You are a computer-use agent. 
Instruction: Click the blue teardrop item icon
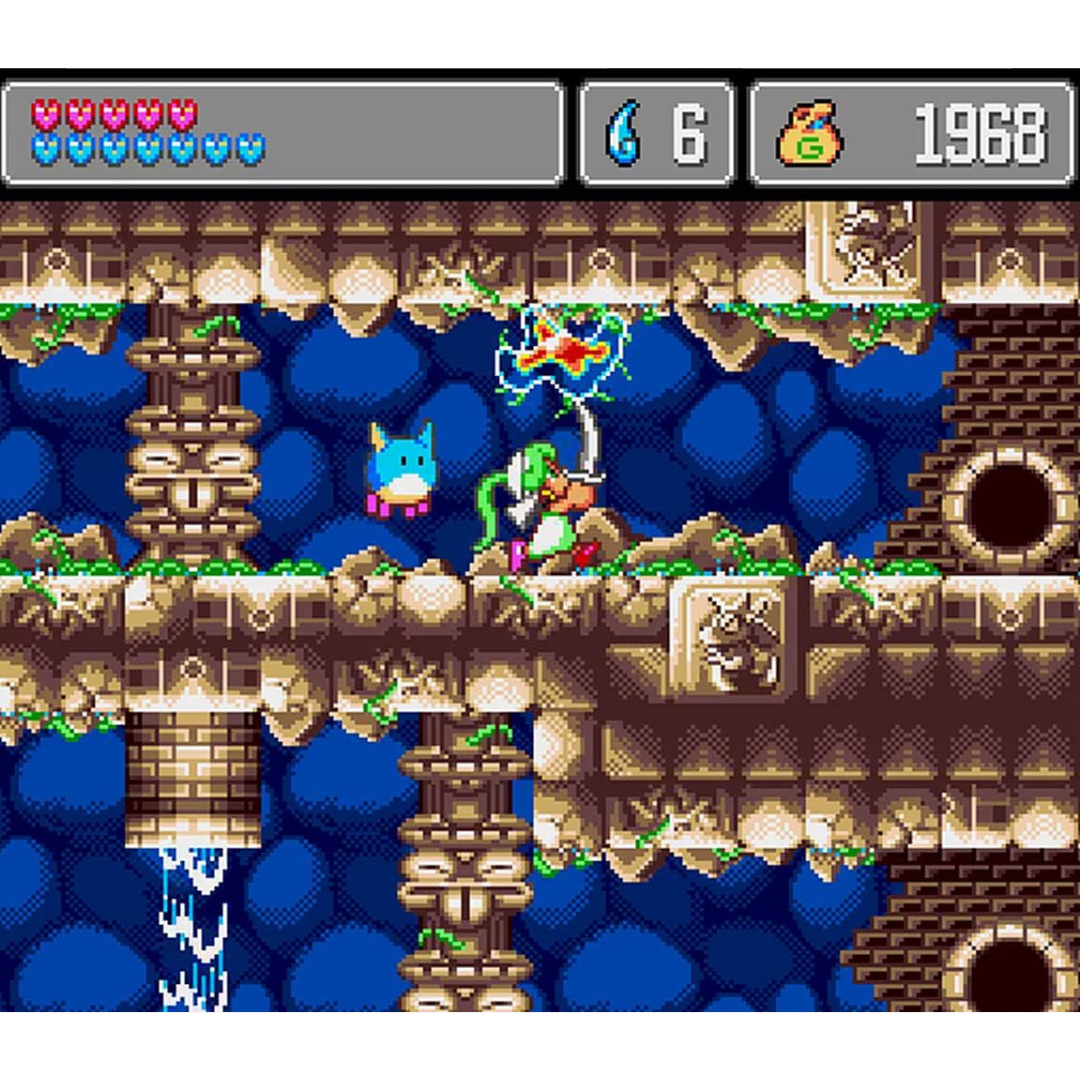(623, 133)
